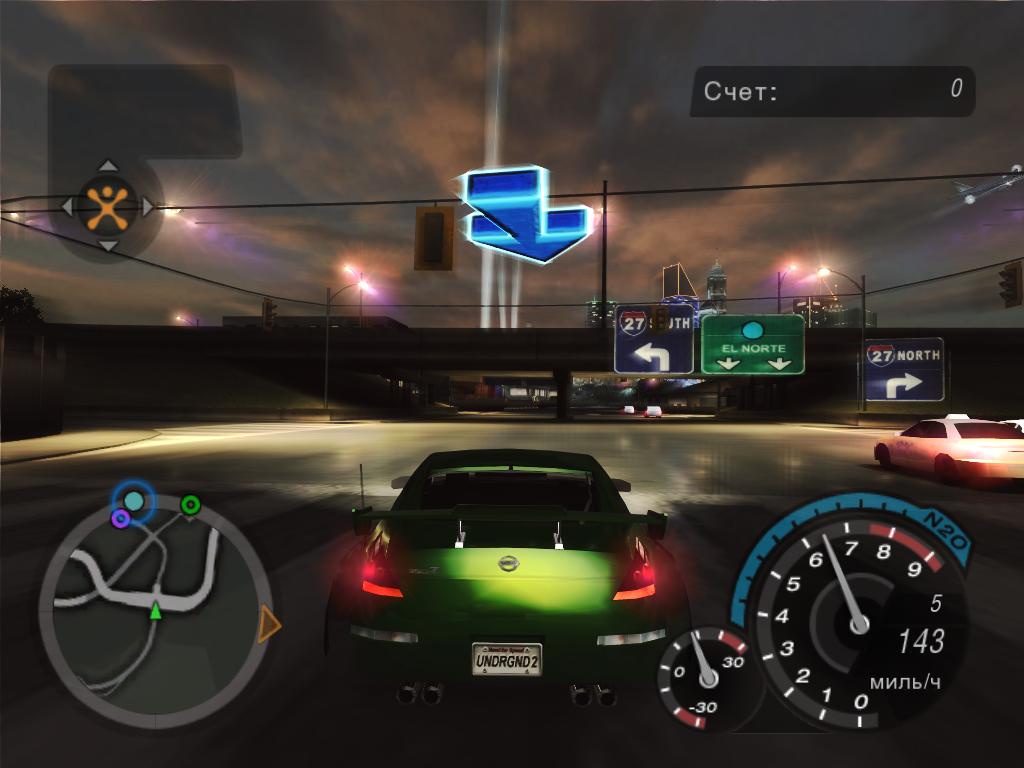Choose the green ring marker on the minimap

click(190, 504)
